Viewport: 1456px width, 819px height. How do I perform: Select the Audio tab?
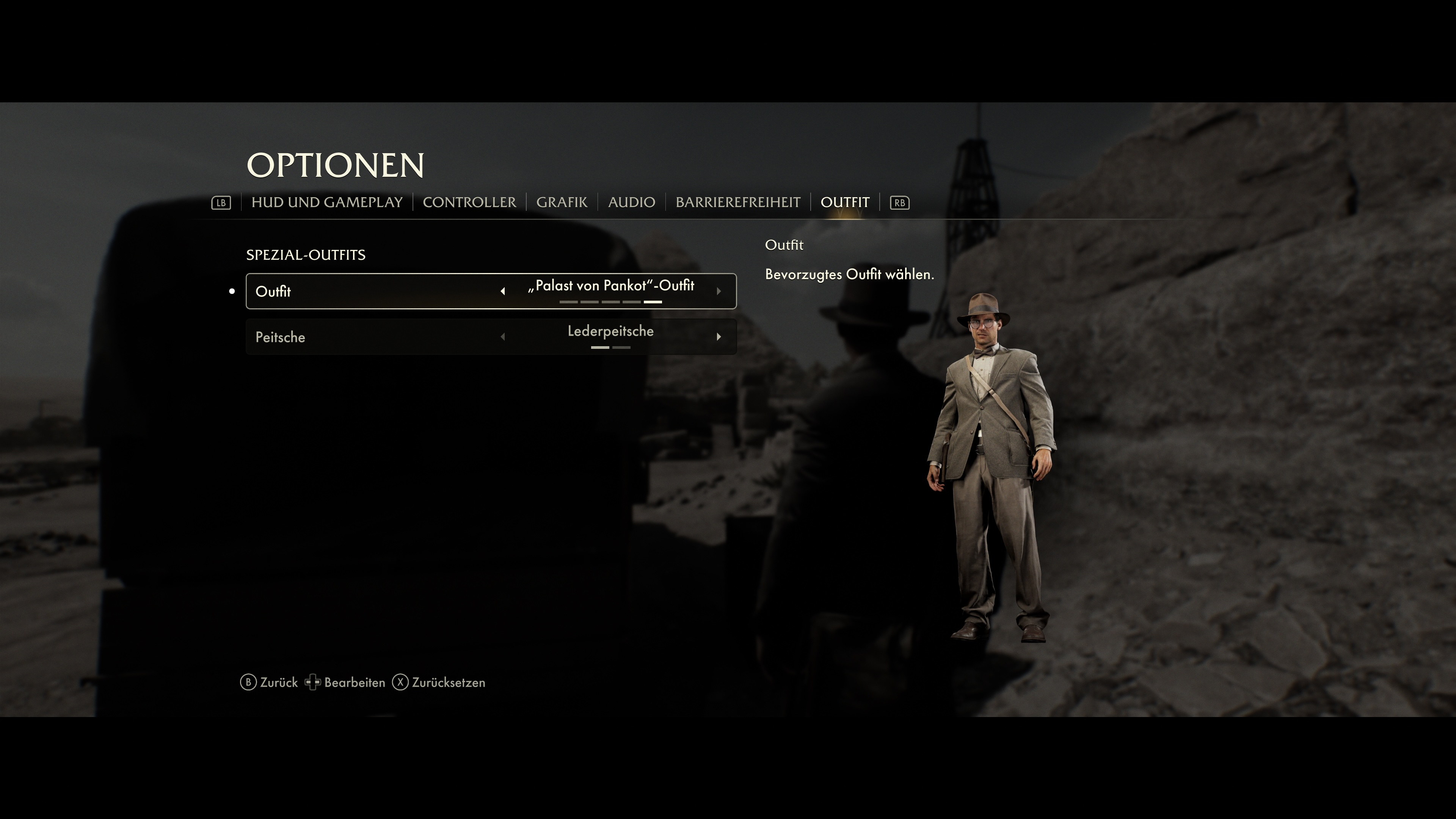tap(631, 202)
